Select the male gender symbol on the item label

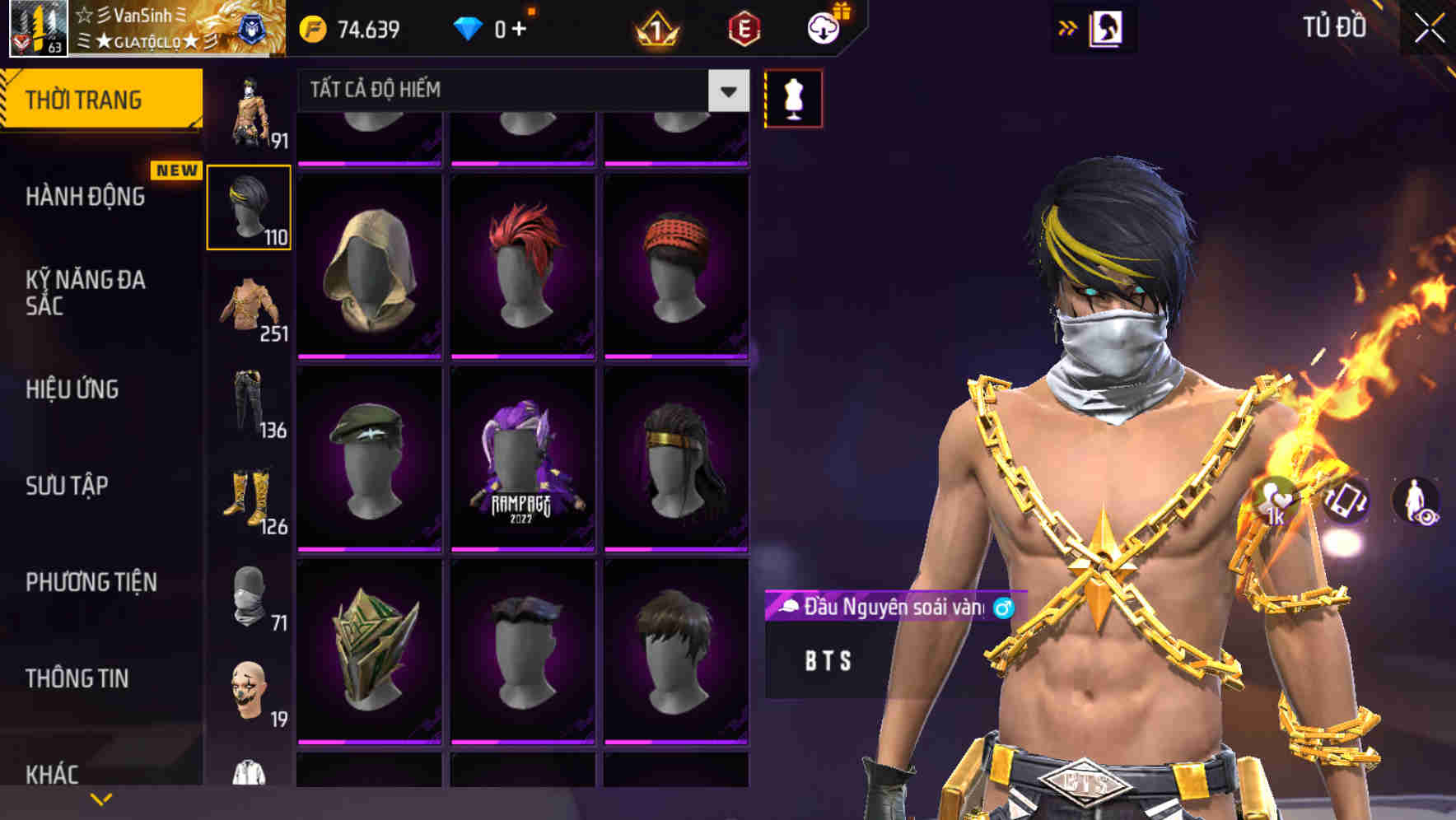point(1004,606)
